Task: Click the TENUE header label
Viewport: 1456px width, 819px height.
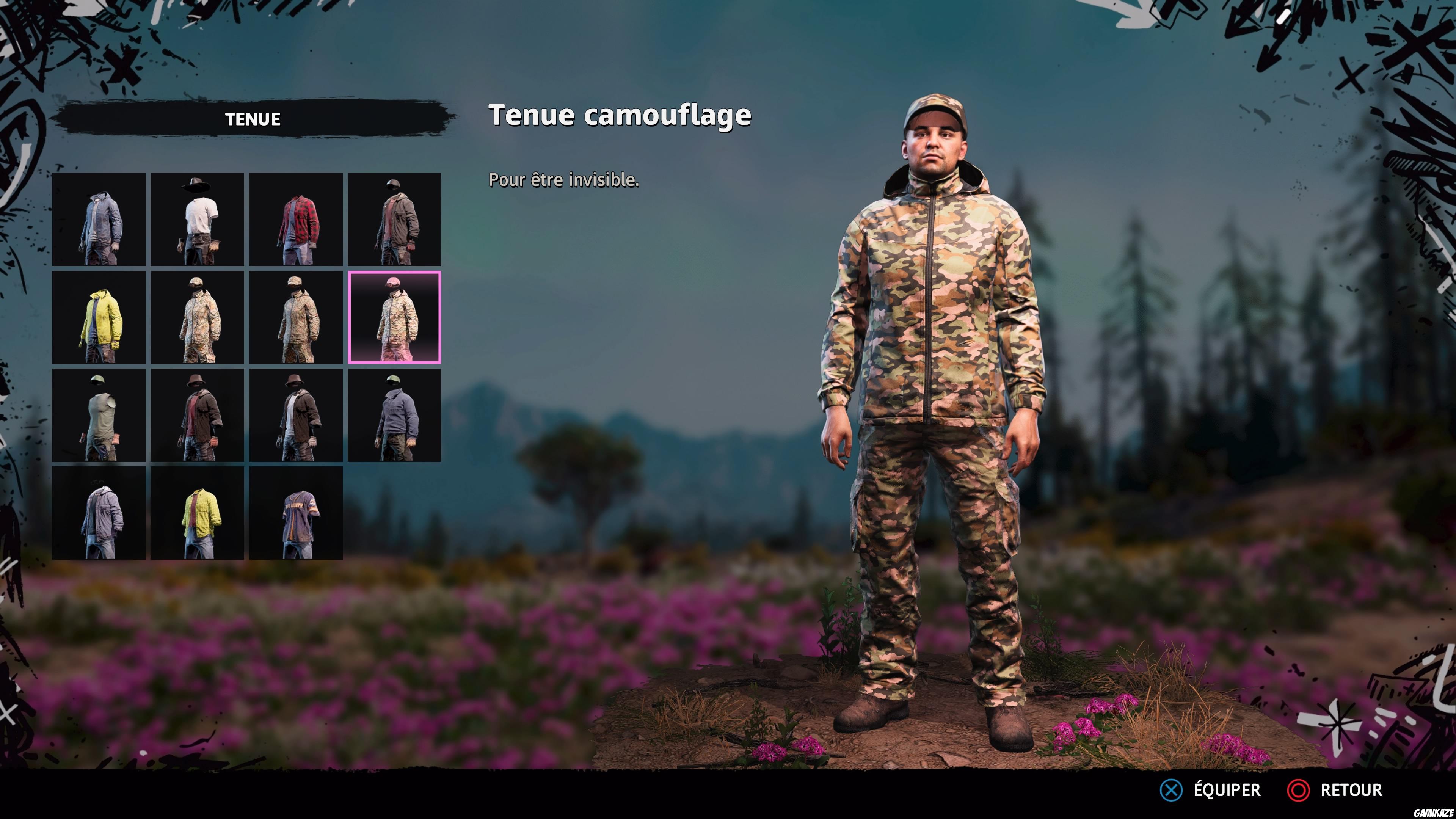Action: (x=253, y=119)
